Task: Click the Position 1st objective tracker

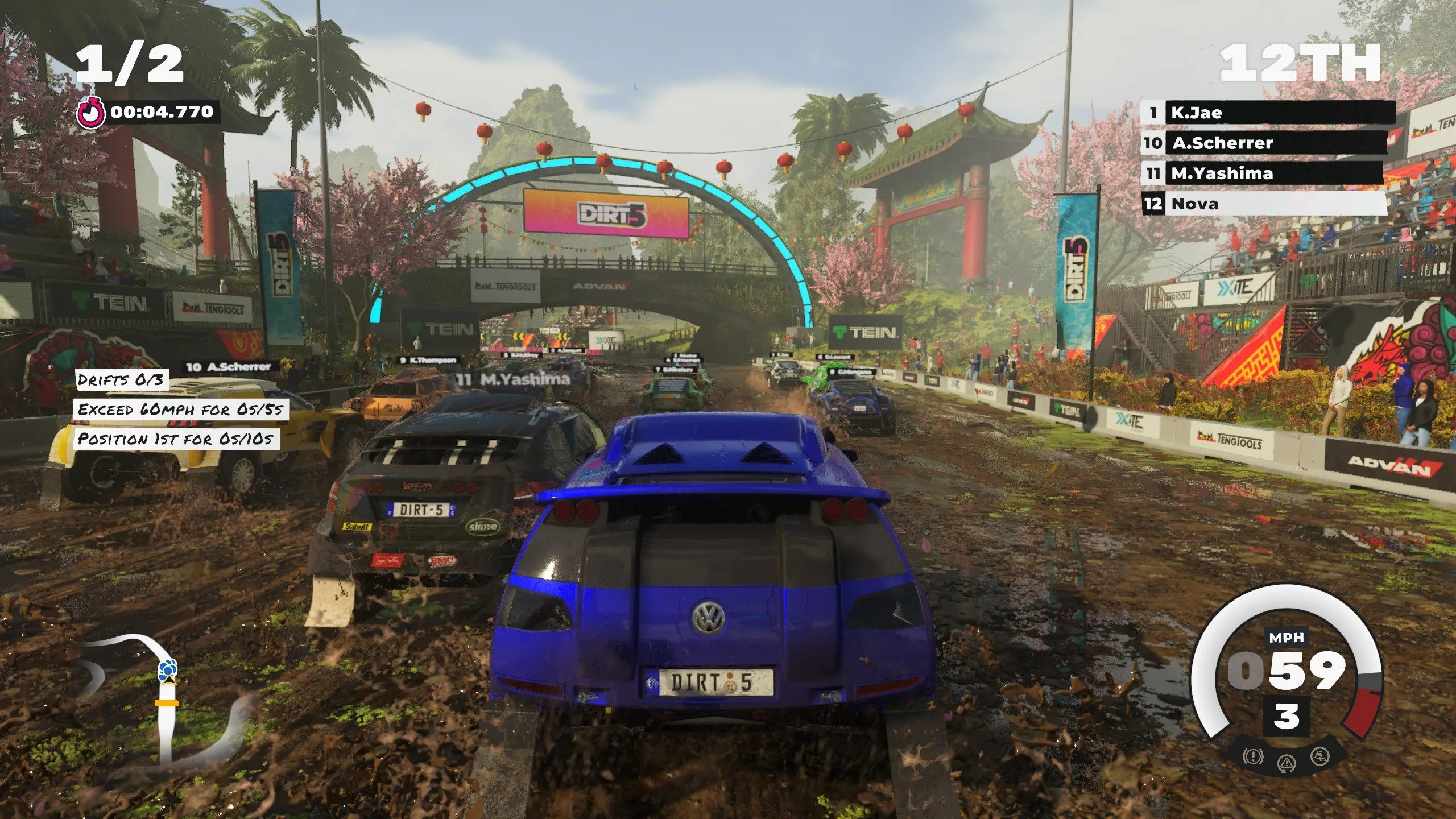Action: 176,439
